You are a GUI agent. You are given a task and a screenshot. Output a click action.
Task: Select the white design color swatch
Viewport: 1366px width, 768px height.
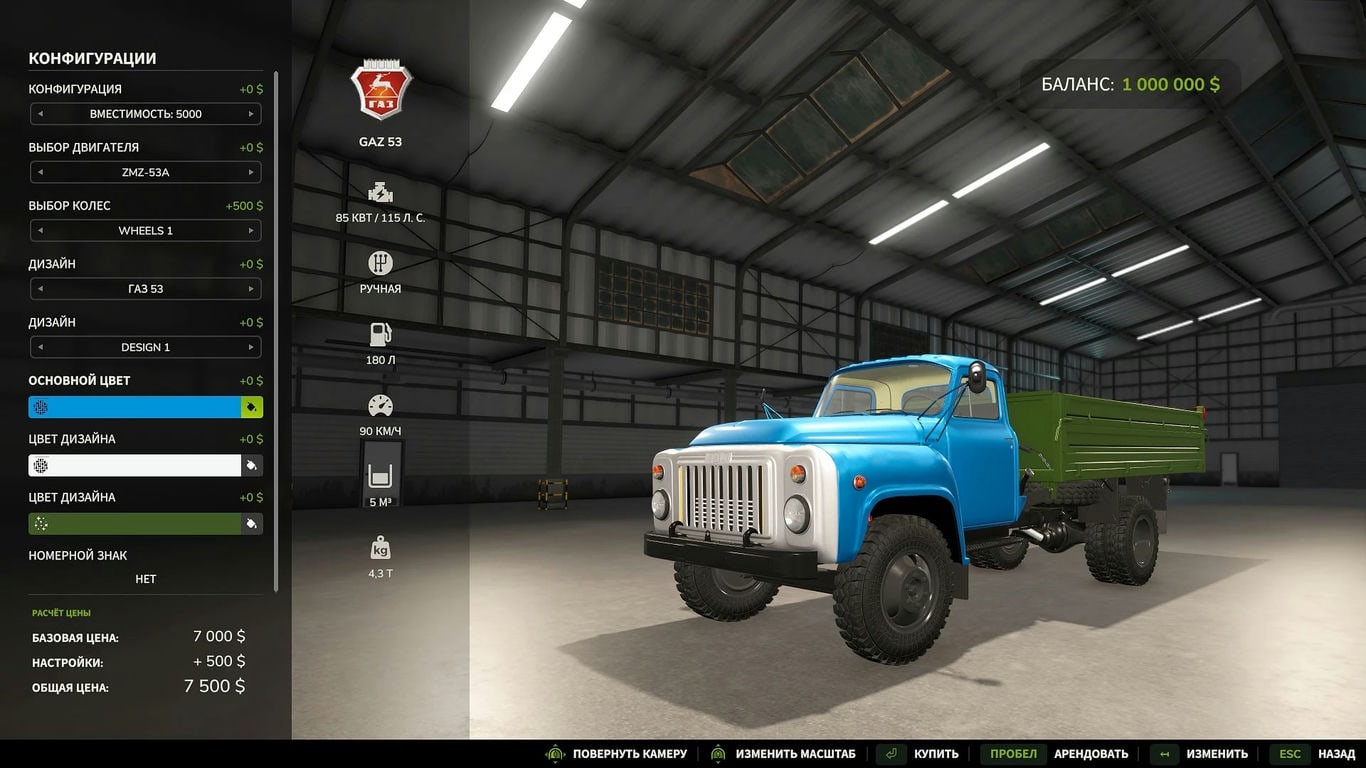point(135,464)
